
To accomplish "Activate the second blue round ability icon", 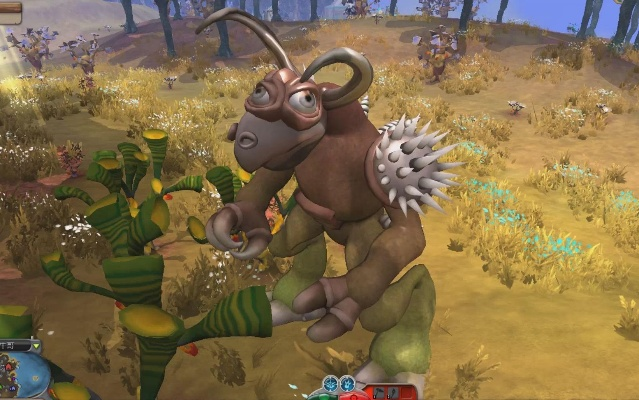I will tap(347, 383).
